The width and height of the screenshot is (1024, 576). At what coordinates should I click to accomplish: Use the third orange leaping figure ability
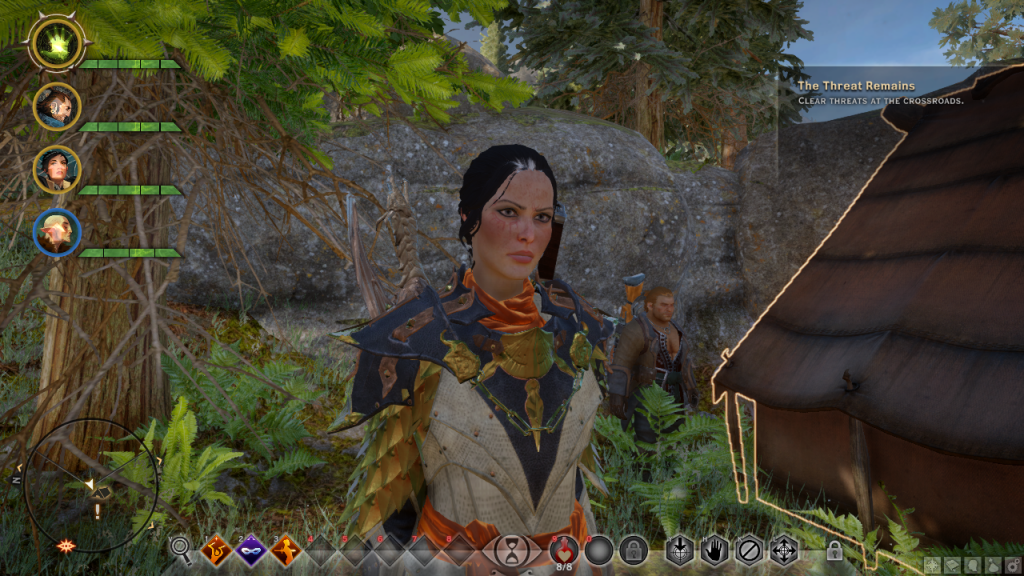click(286, 549)
